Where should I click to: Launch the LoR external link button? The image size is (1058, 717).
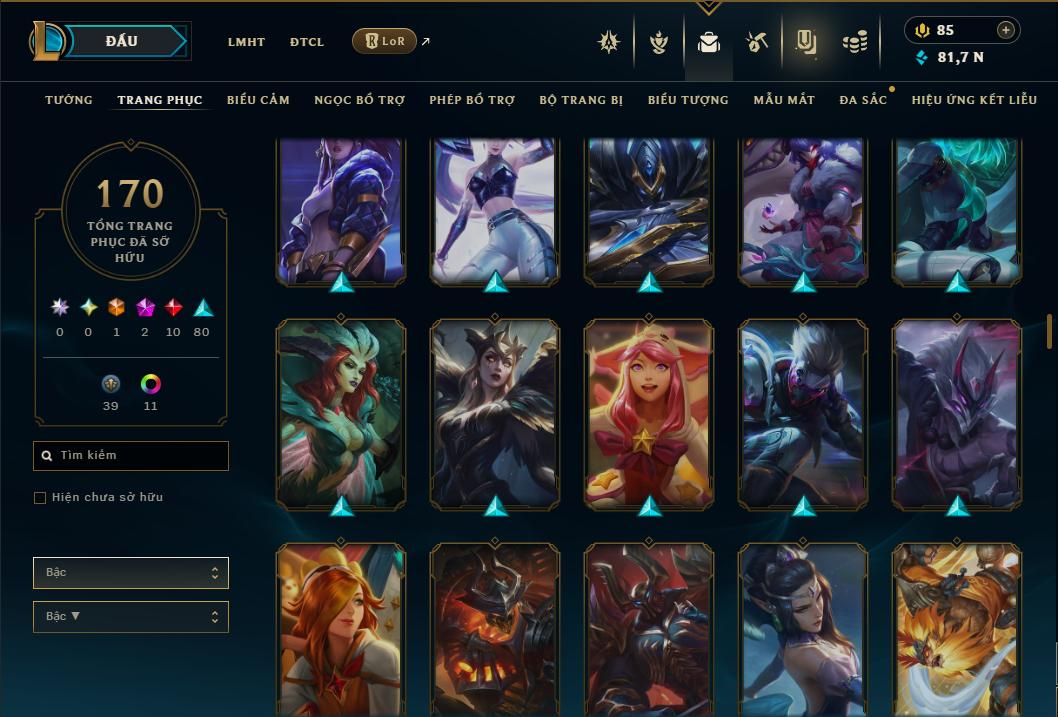coord(385,41)
